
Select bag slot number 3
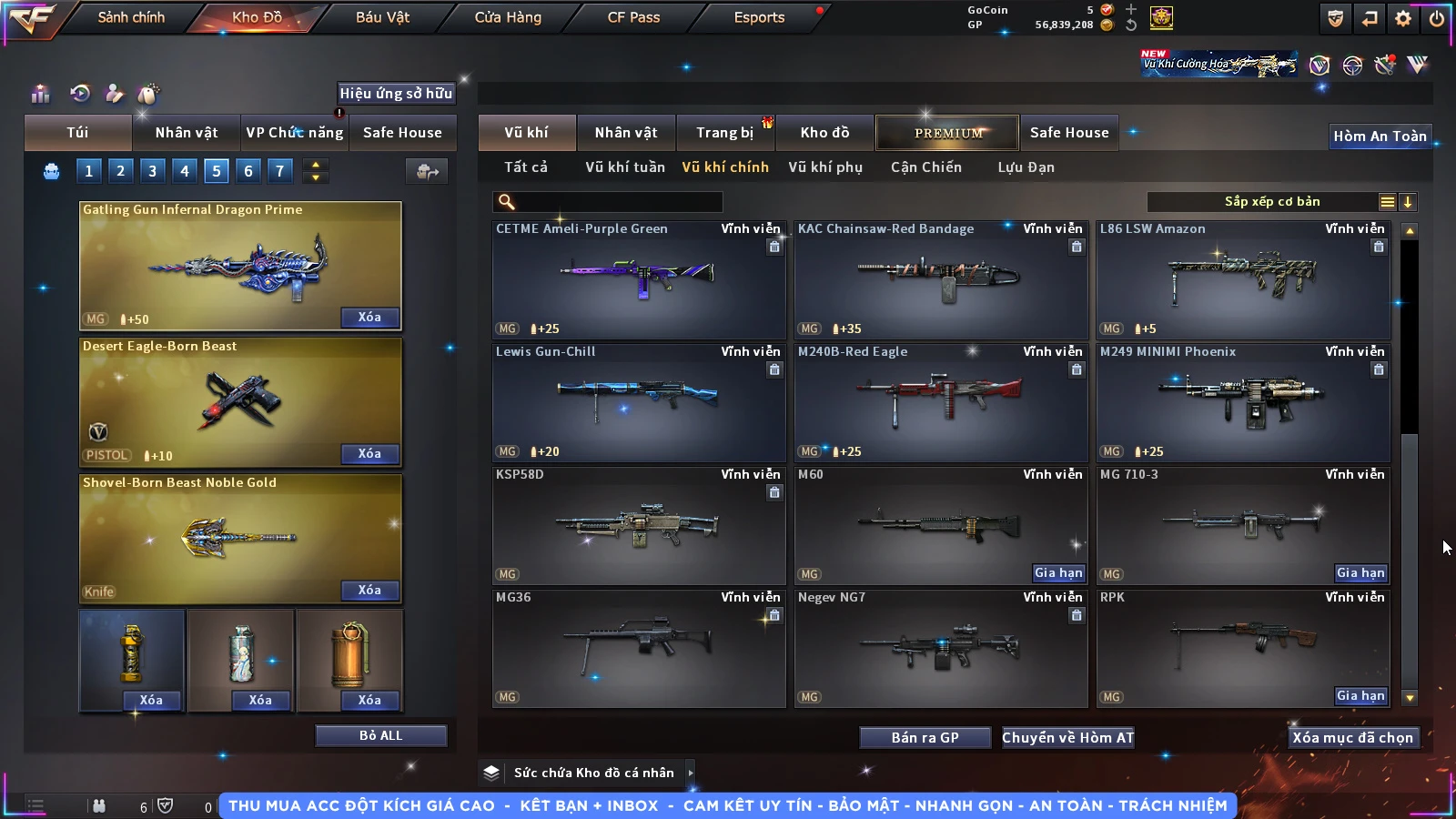point(152,170)
